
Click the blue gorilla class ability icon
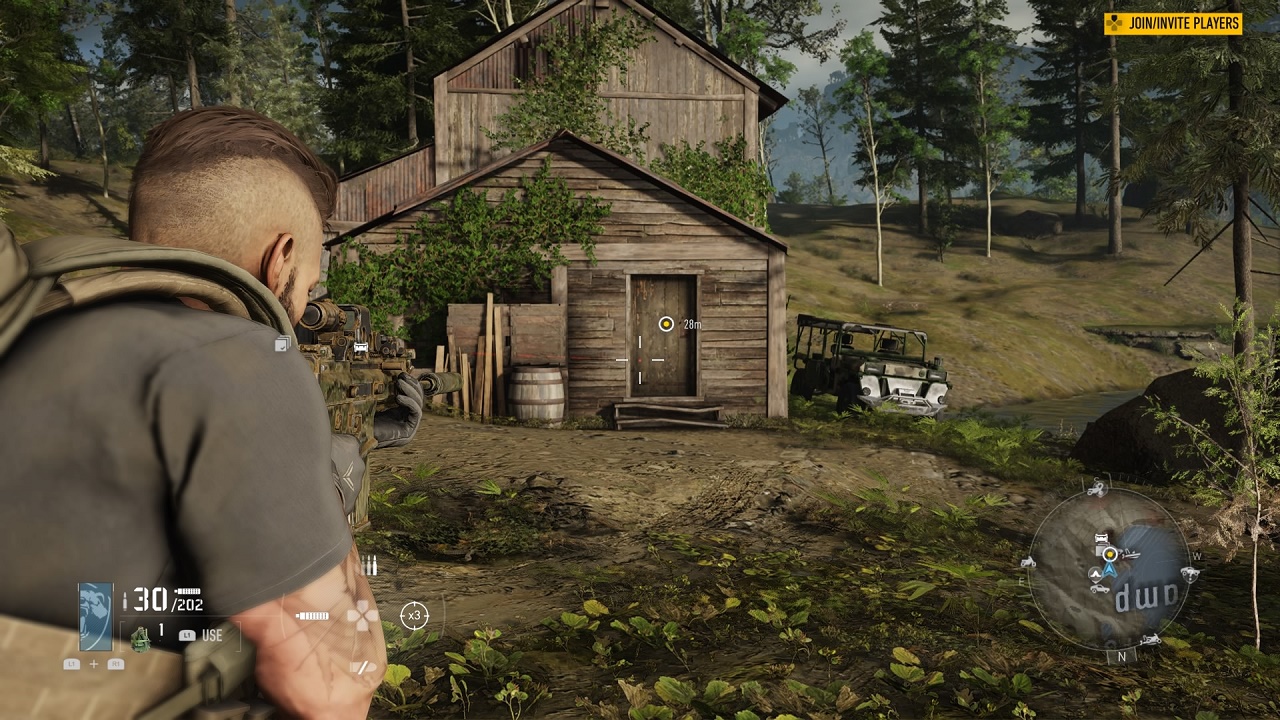(96, 616)
